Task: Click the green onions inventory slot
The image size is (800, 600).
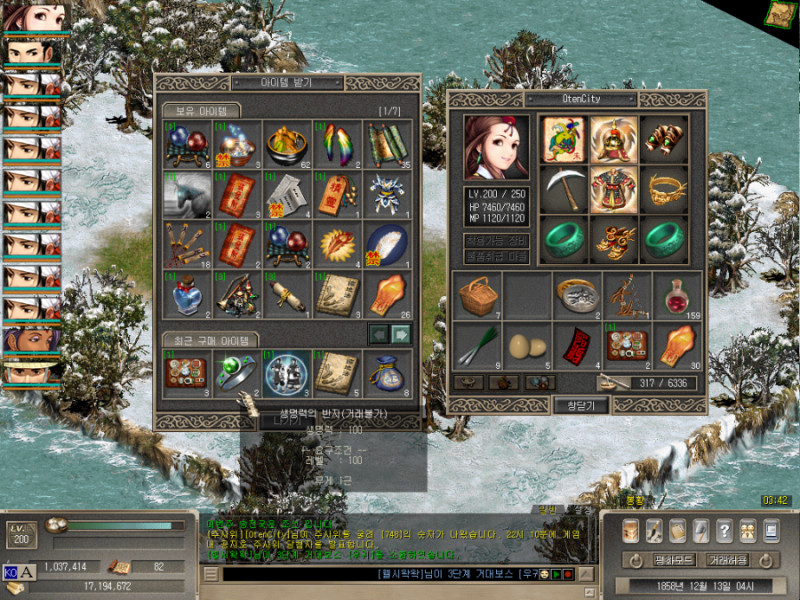Action: pos(477,346)
